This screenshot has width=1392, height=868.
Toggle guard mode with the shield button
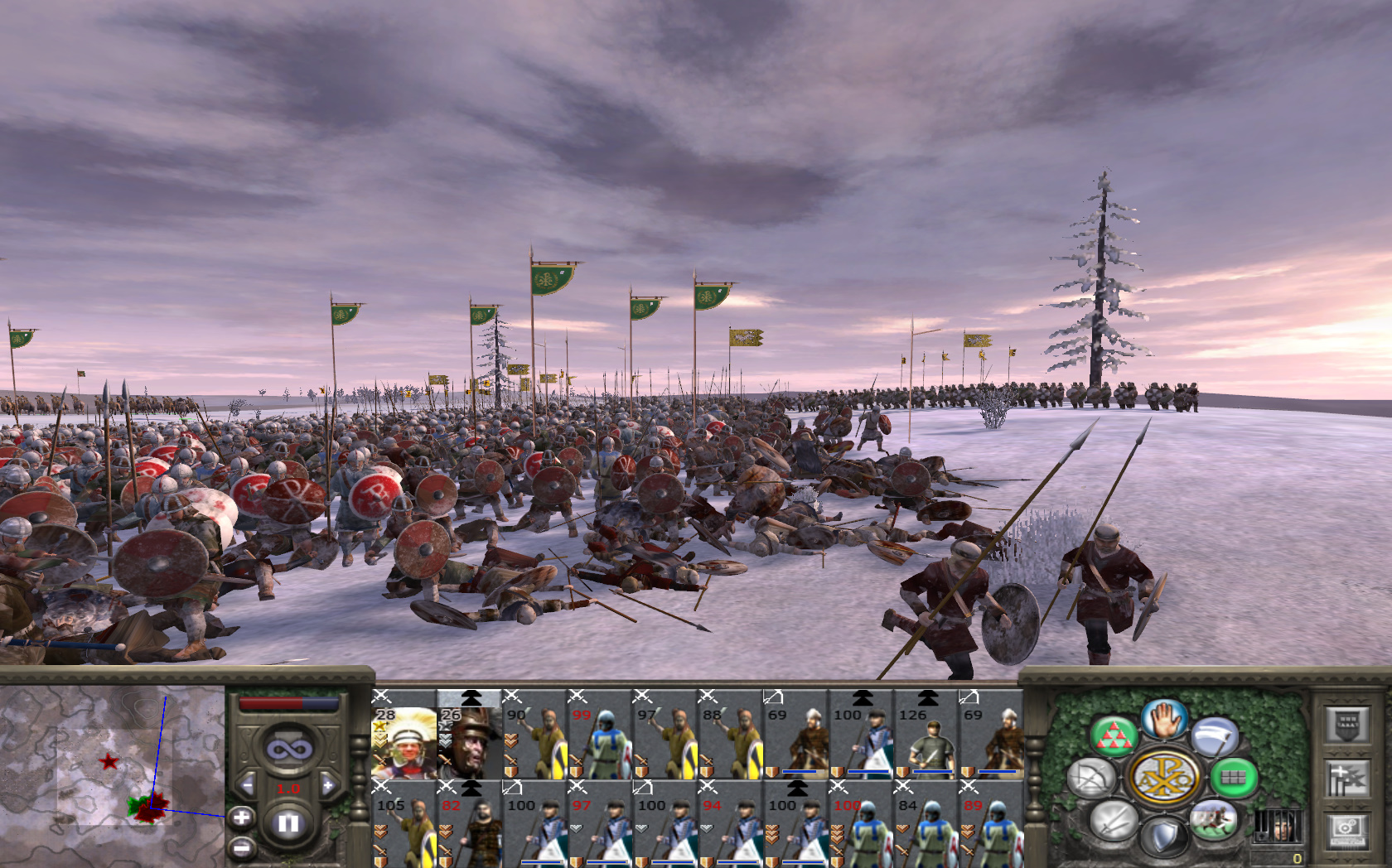pyautogui.click(x=1163, y=837)
